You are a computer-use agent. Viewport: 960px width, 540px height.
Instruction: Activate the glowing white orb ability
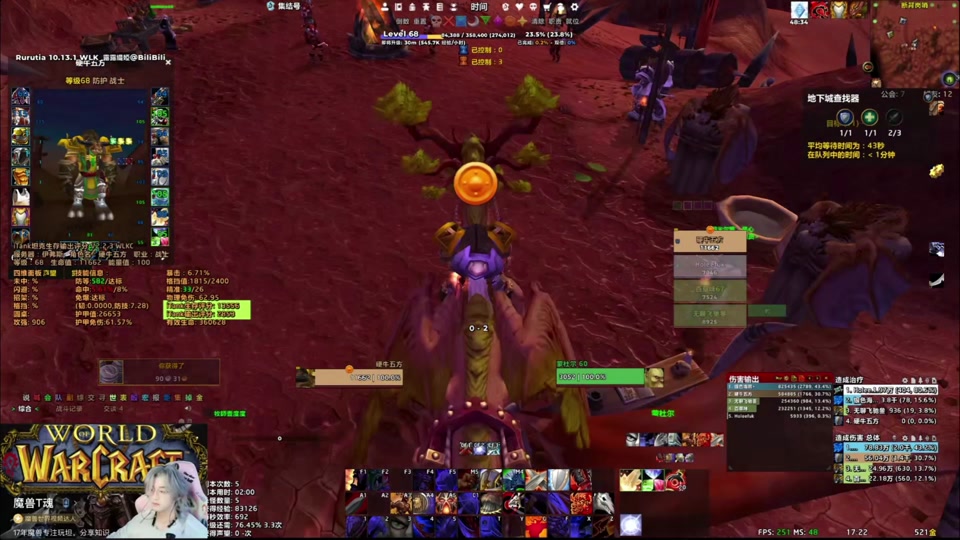pyautogui.click(x=630, y=523)
